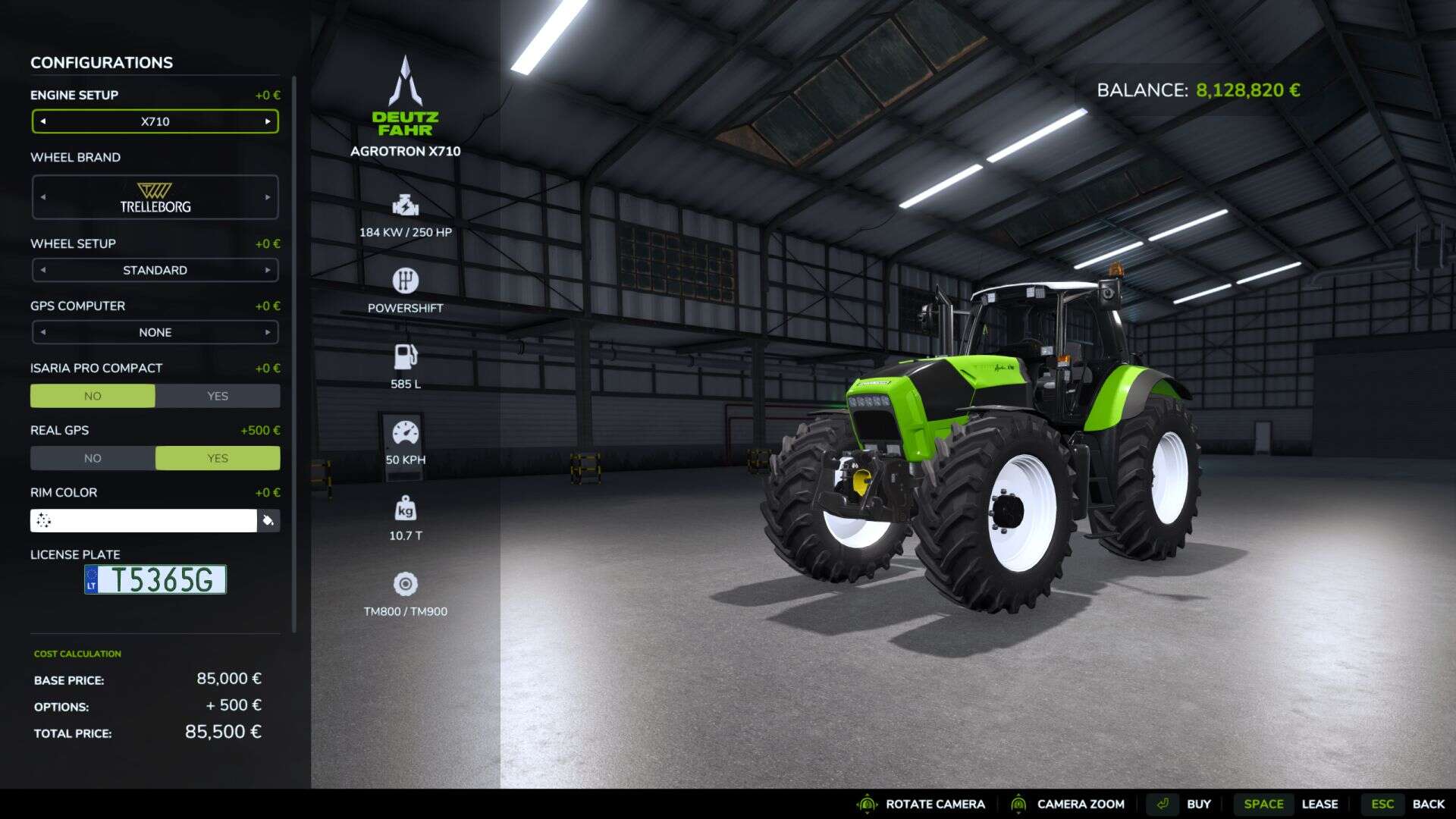This screenshot has height=819, width=1456.
Task: Set Isaria Pro Compact to No
Action: tap(93, 396)
